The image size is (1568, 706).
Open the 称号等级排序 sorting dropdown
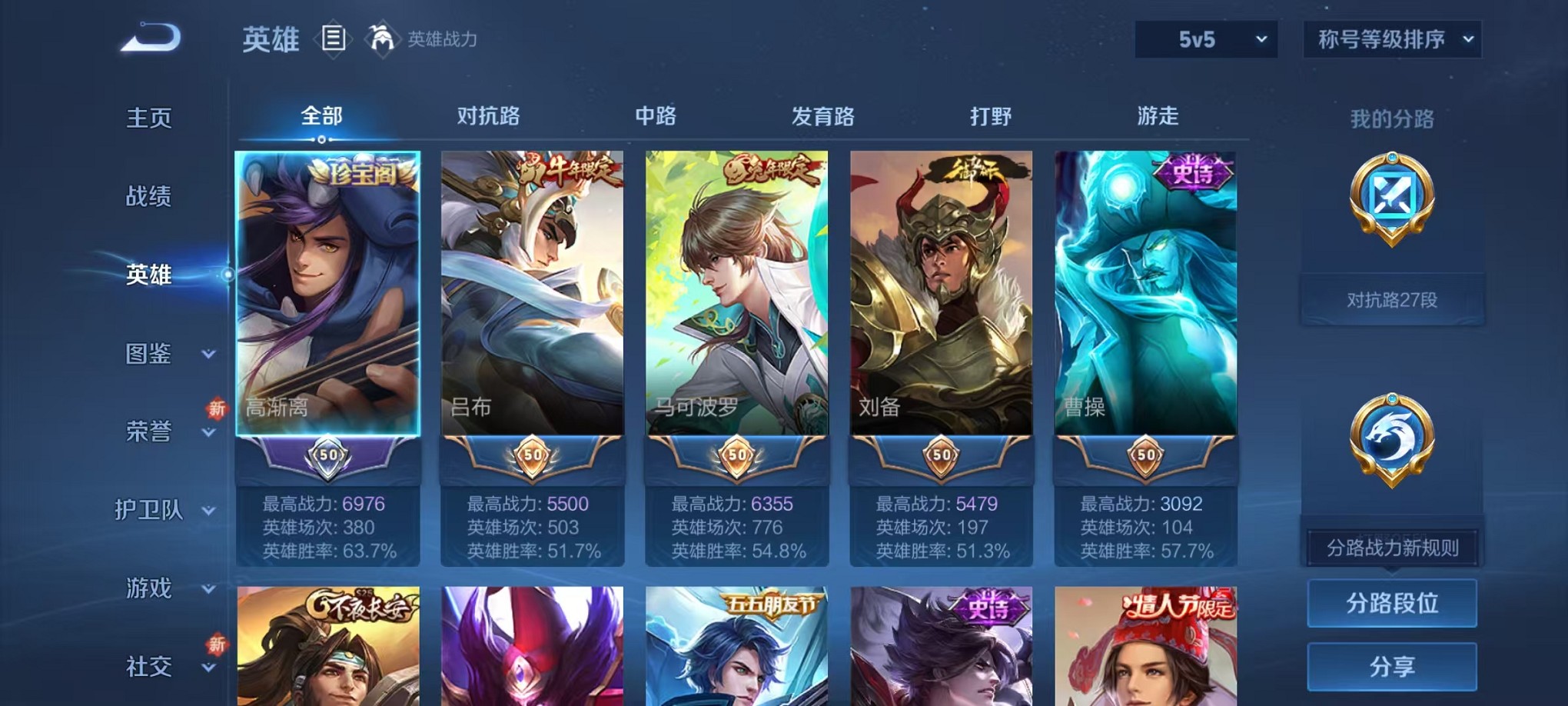pos(1393,38)
